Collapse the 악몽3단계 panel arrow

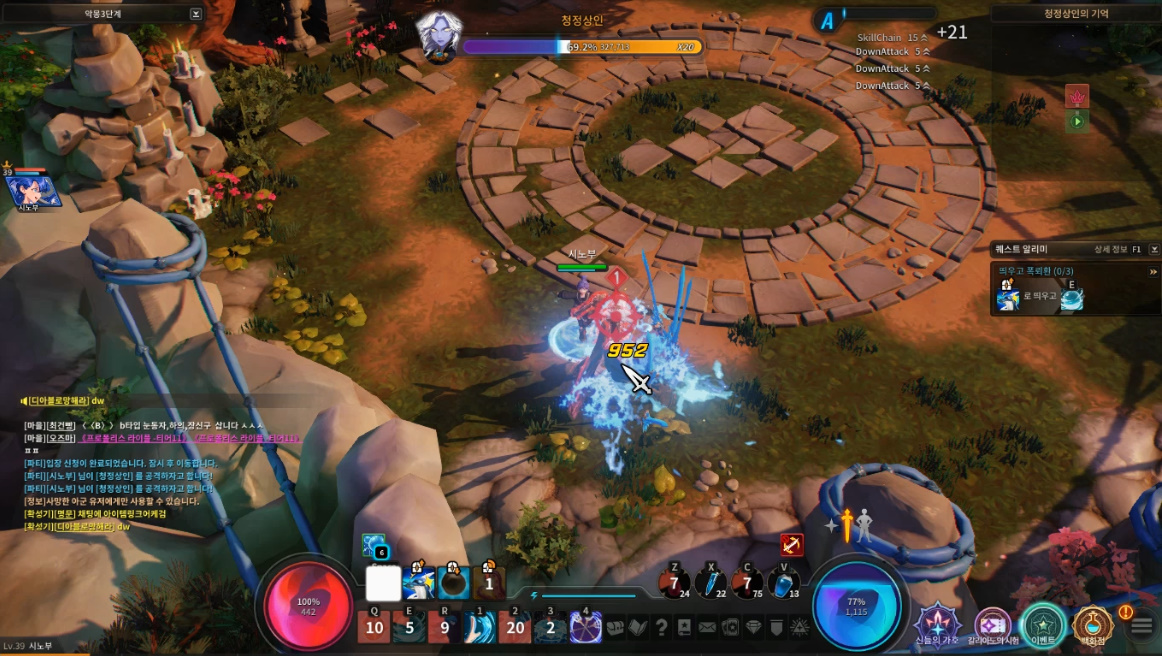[196, 14]
